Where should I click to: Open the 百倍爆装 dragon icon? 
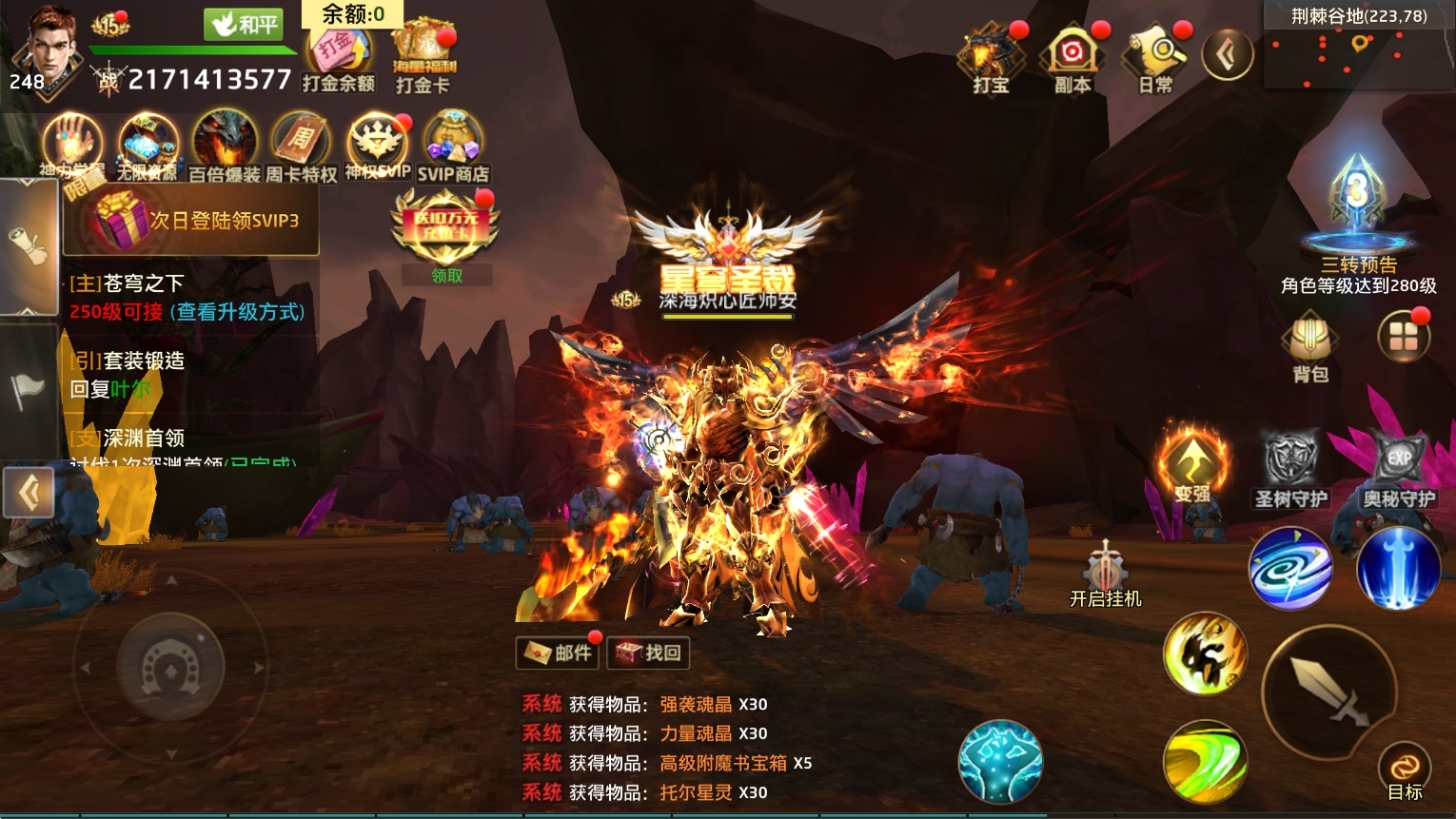(x=225, y=147)
